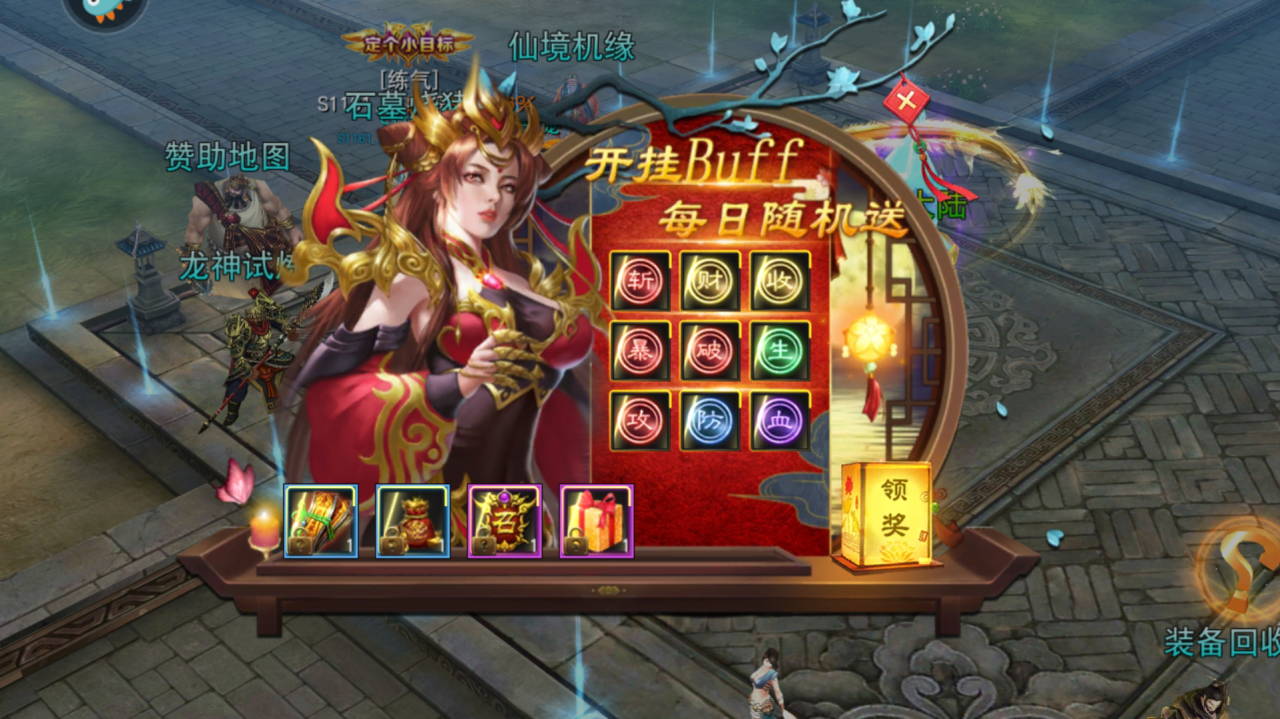View the orange gift box reward
Screen dimensions: 1280x719
[x=597, y=521]
